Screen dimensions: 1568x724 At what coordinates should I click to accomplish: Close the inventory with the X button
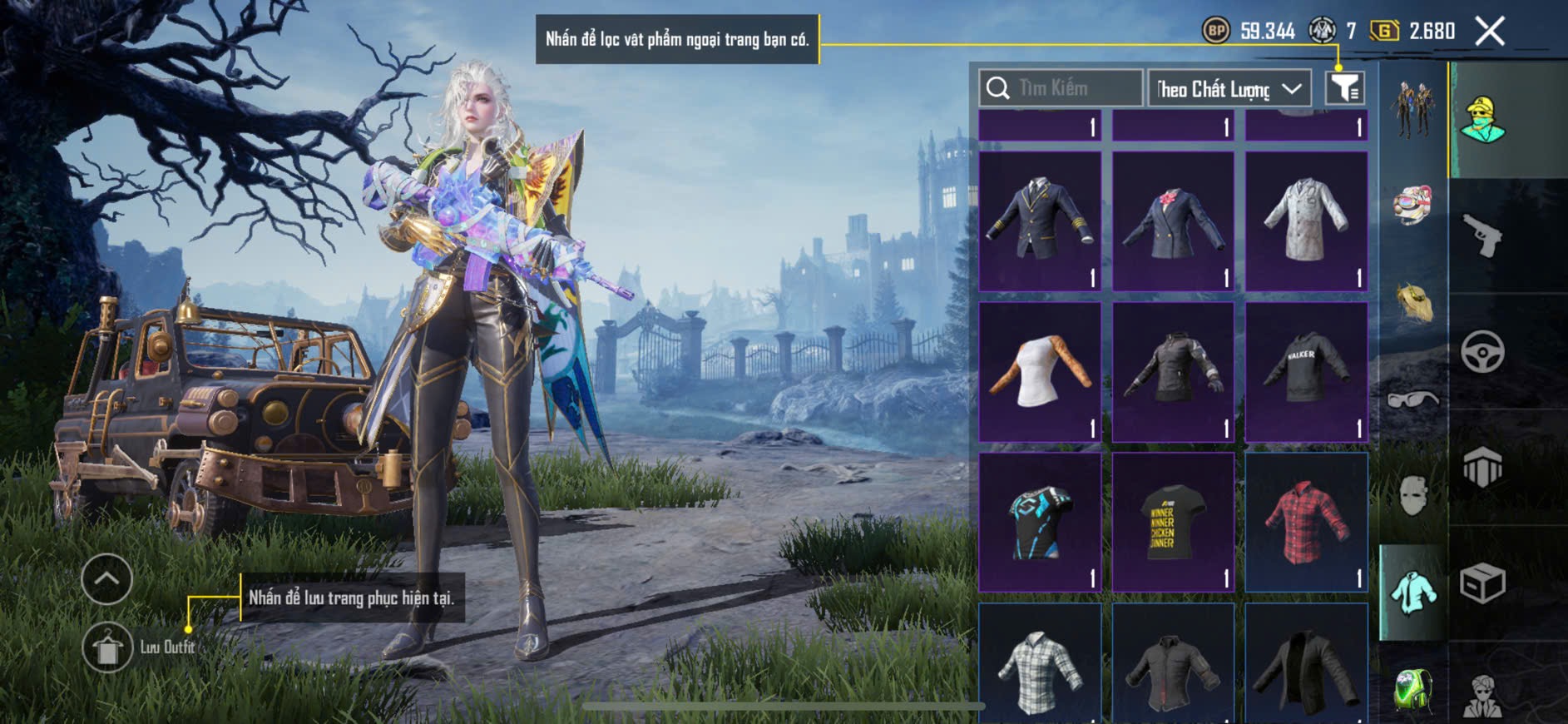click(1490, 32)
